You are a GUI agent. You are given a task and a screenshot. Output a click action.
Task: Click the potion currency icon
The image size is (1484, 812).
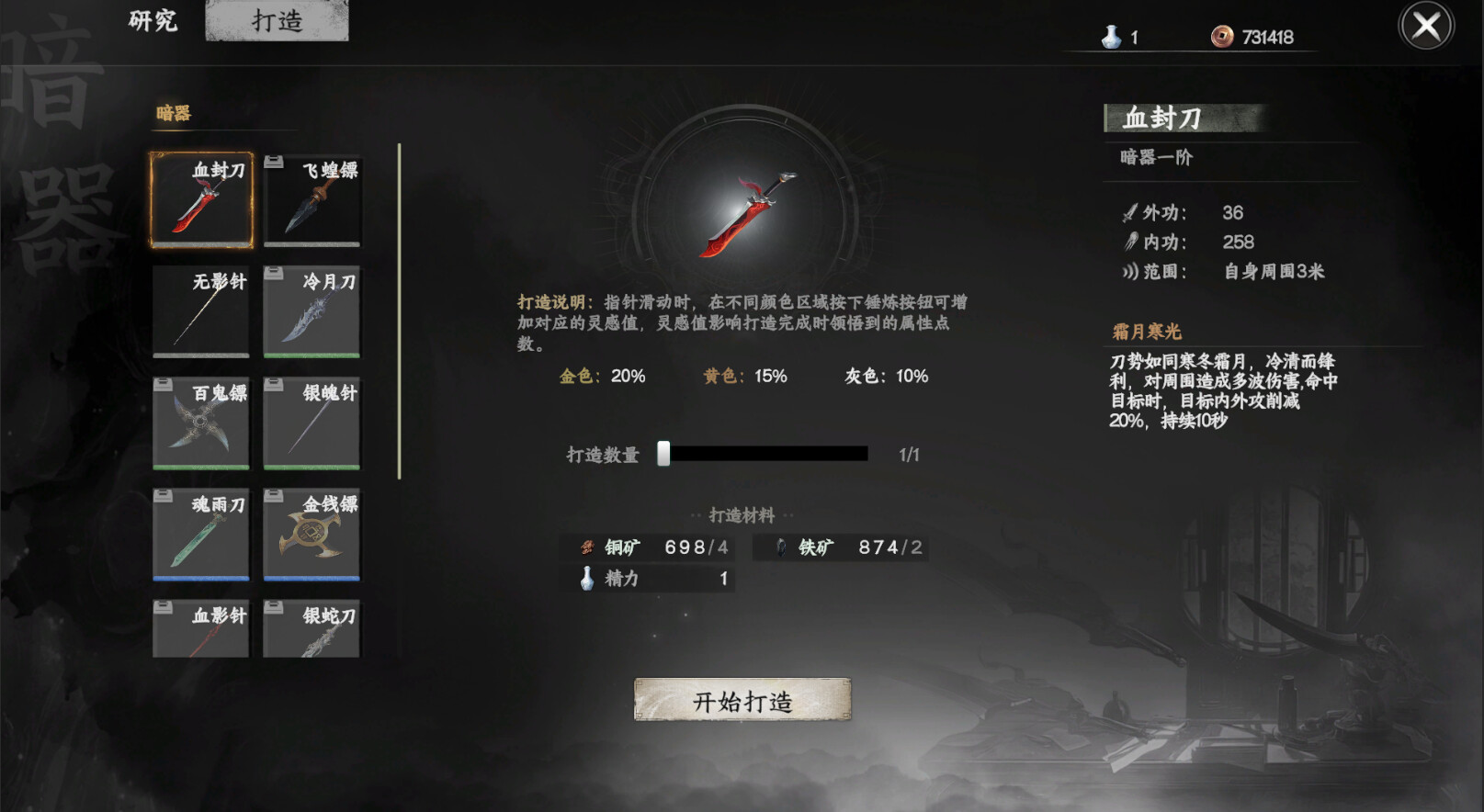(x=1112, y=37)
